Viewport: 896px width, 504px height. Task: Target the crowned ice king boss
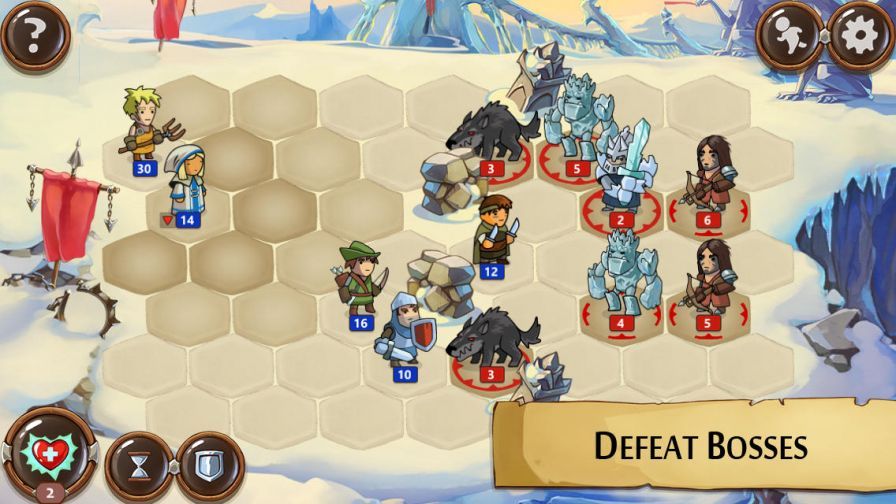pyautogui.click(x=621, y=172)
